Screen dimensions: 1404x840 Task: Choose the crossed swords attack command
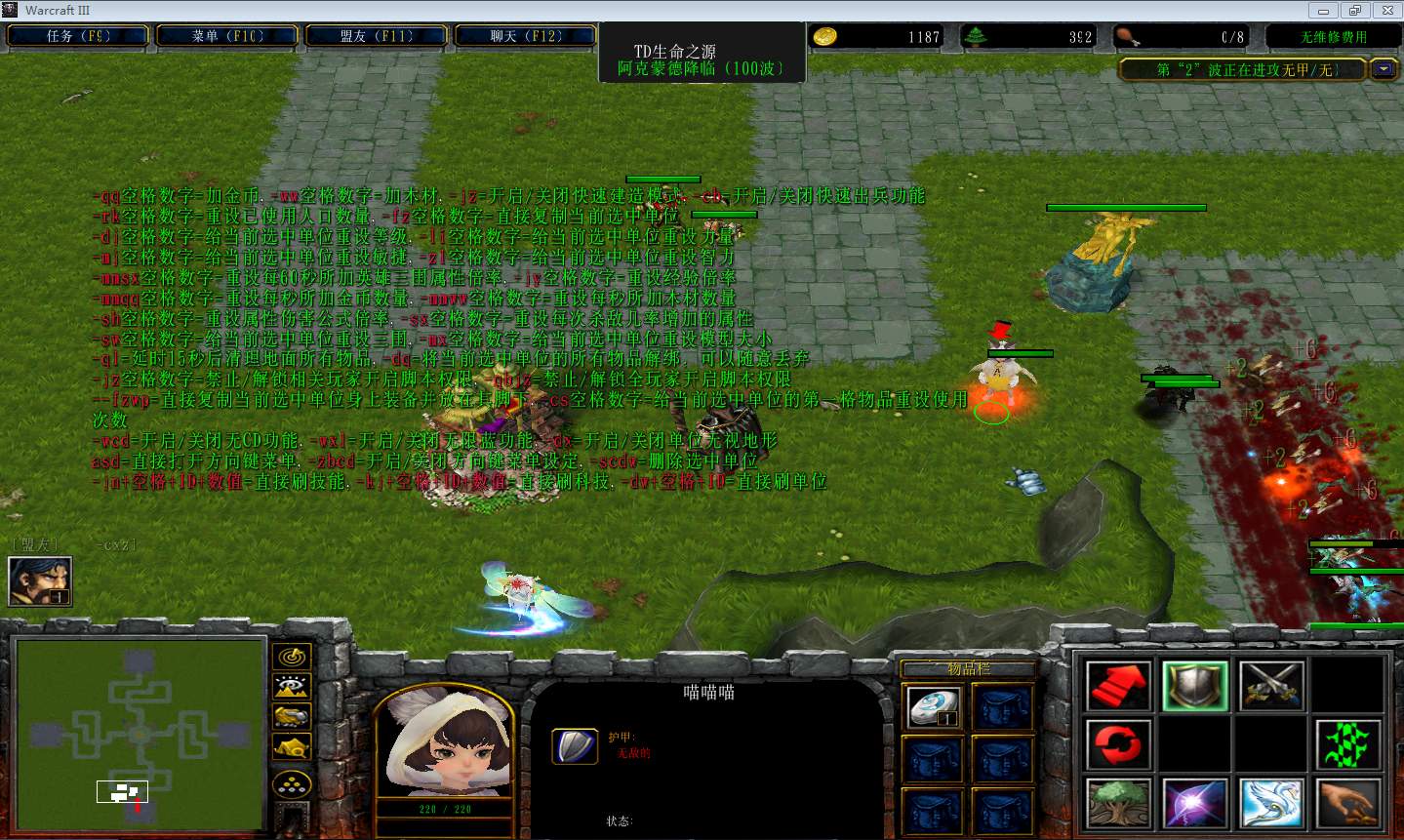1272,685
